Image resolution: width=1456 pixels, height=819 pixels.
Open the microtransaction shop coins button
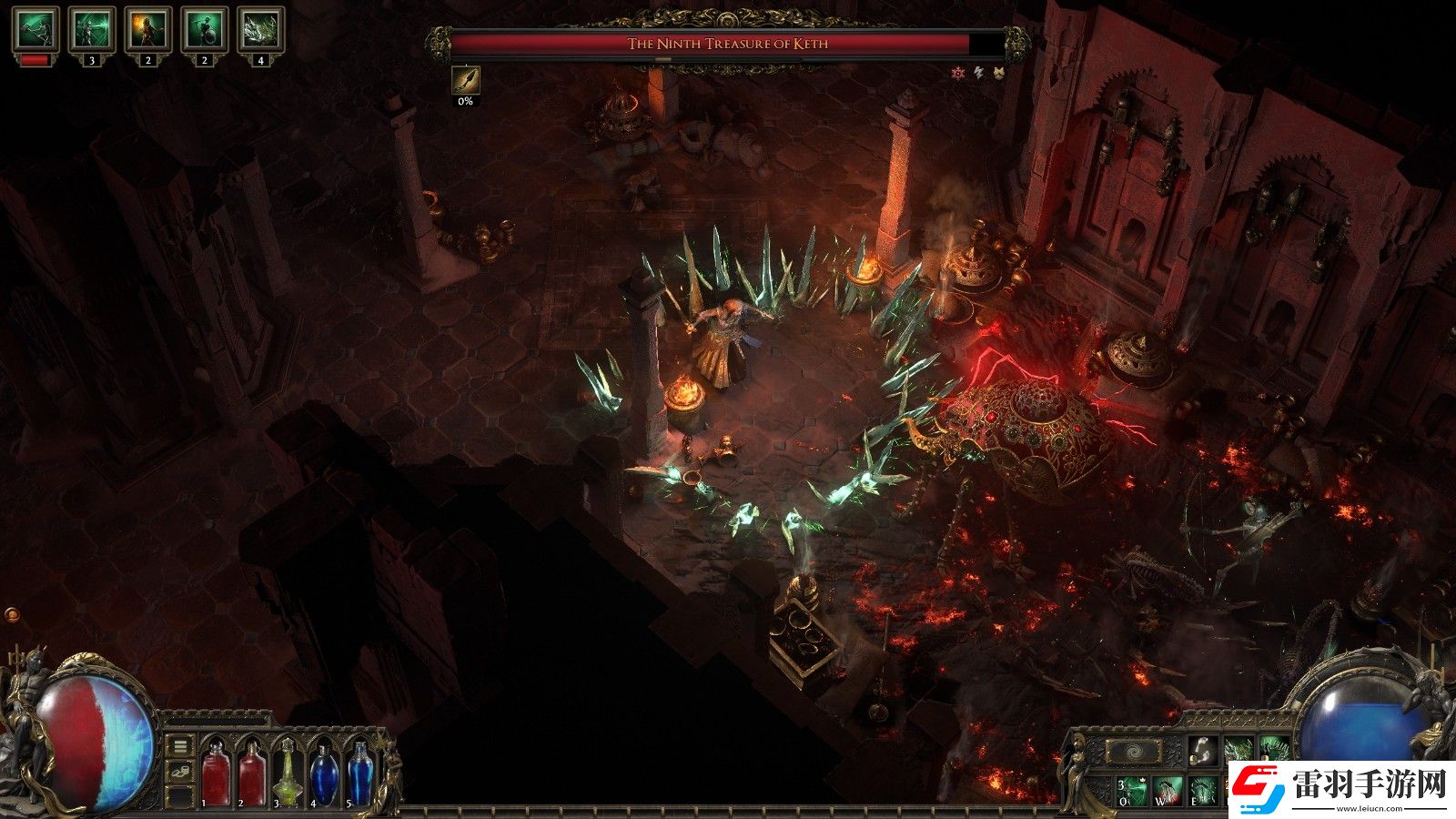coord(180,772)
